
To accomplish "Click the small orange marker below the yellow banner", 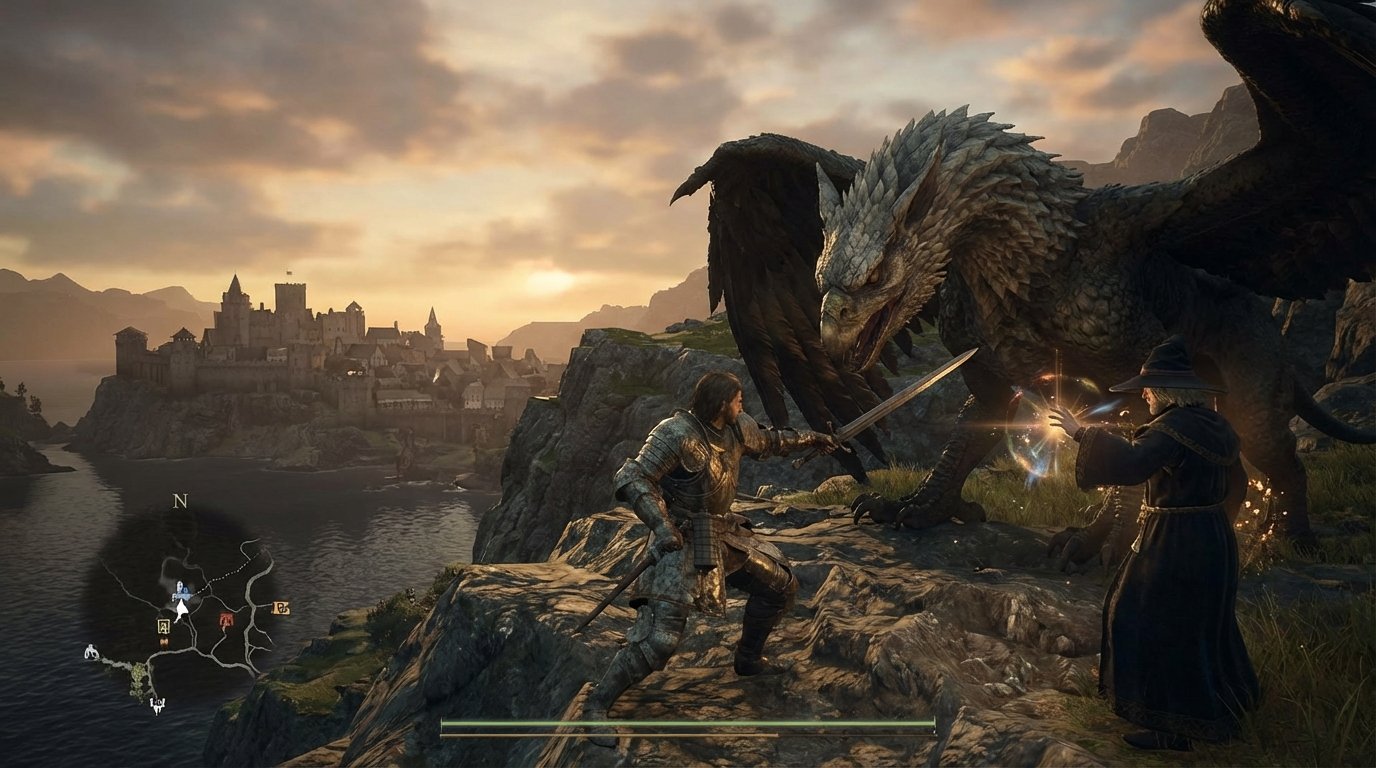I will pyautogui.click(x=163, y=642).
